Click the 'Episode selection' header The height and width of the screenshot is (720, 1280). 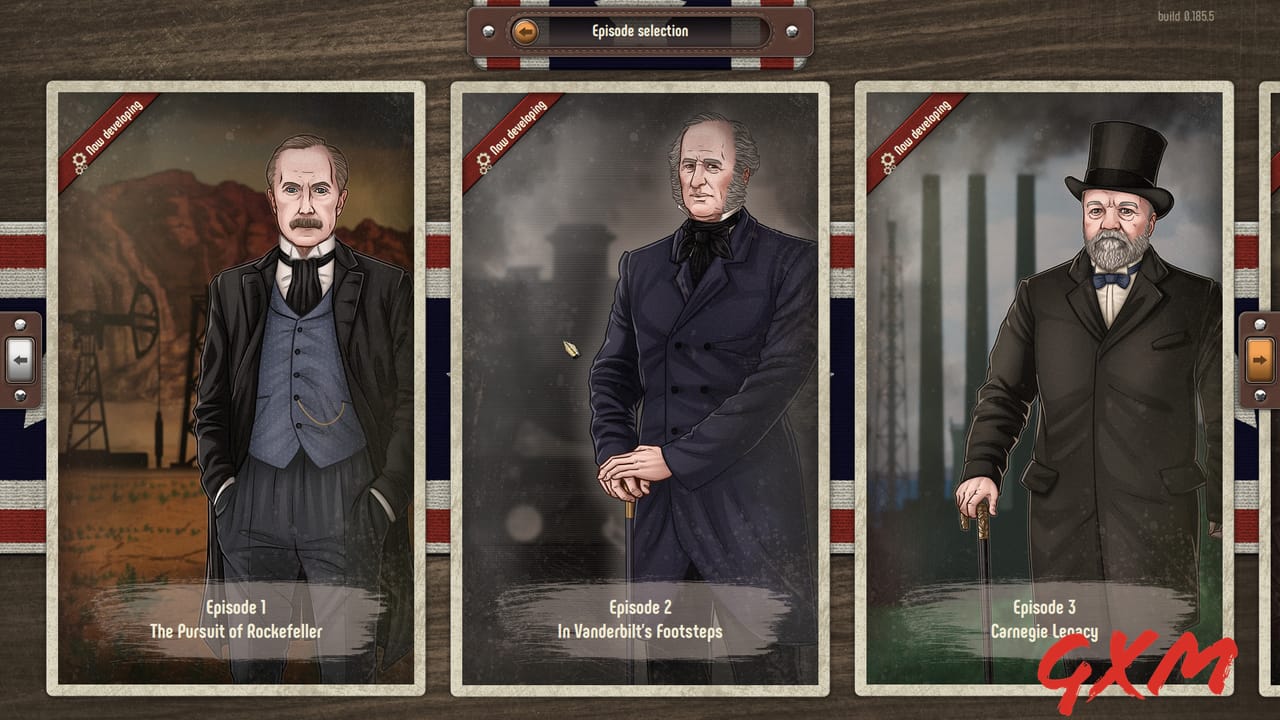pos(640,30)
